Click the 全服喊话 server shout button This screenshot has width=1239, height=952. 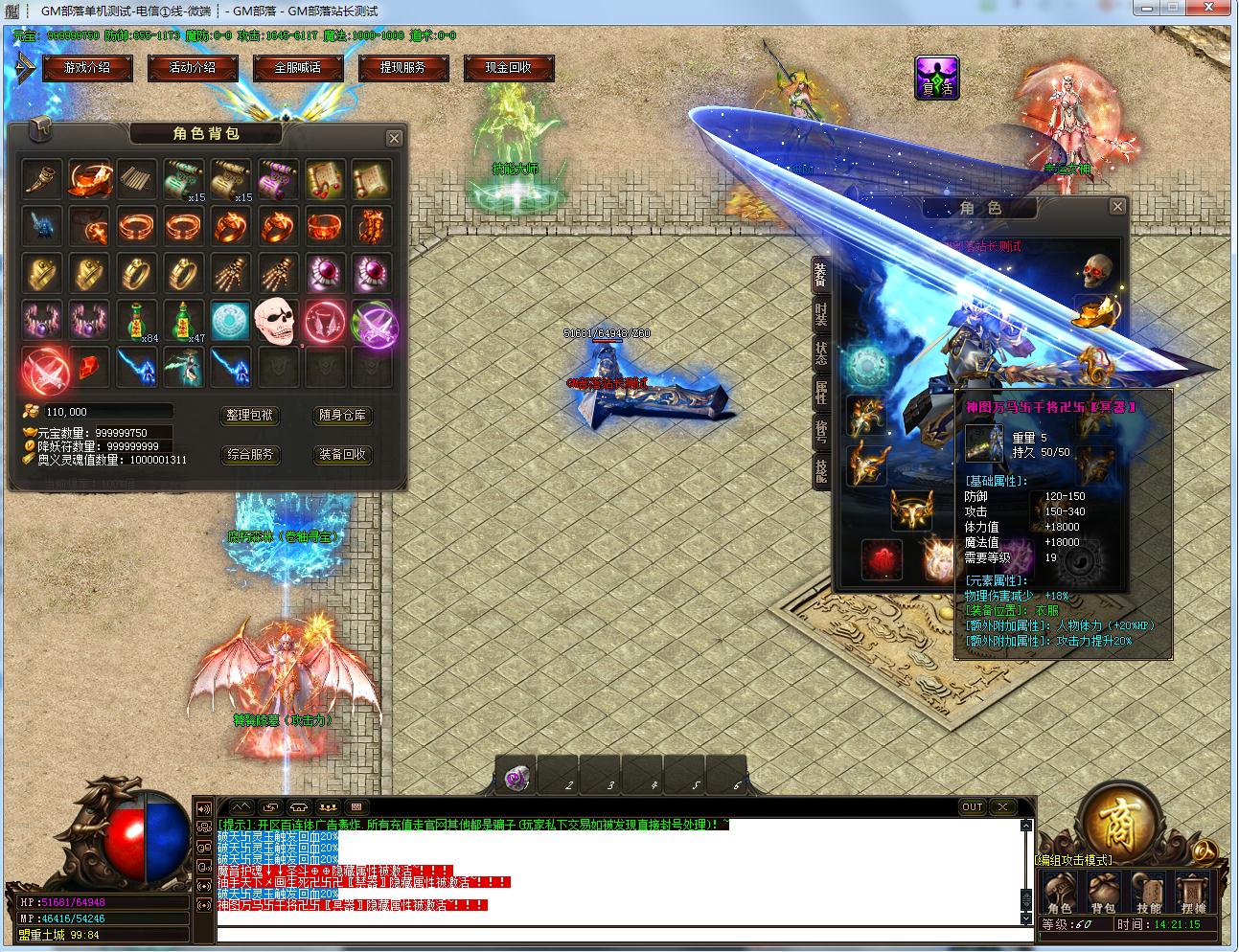(x=297, y=68)
